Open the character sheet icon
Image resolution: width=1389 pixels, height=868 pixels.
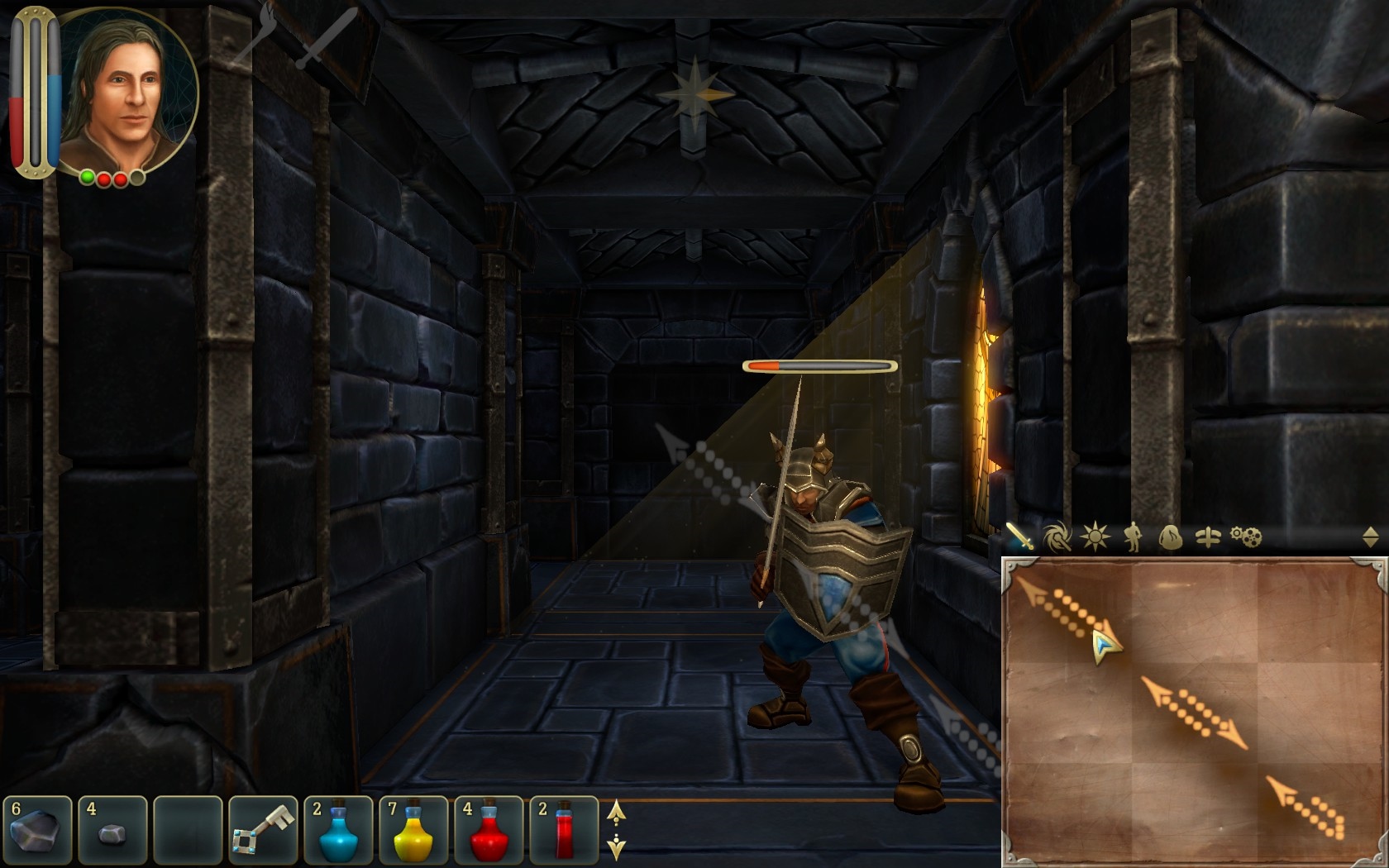coord(1134,538)
